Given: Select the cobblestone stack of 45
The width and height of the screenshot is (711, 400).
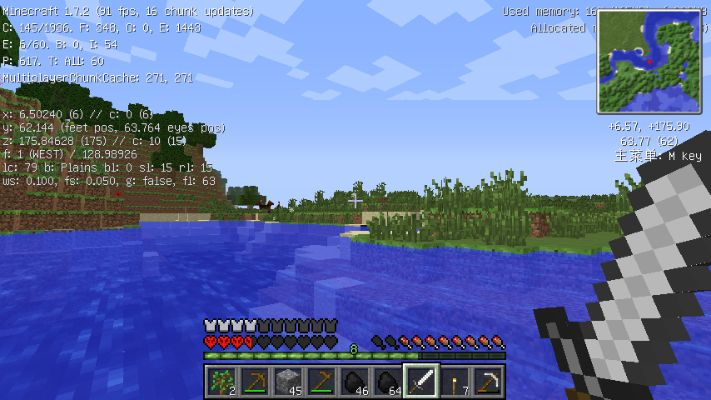Looking at the screenshot, I should pos(288,381).
